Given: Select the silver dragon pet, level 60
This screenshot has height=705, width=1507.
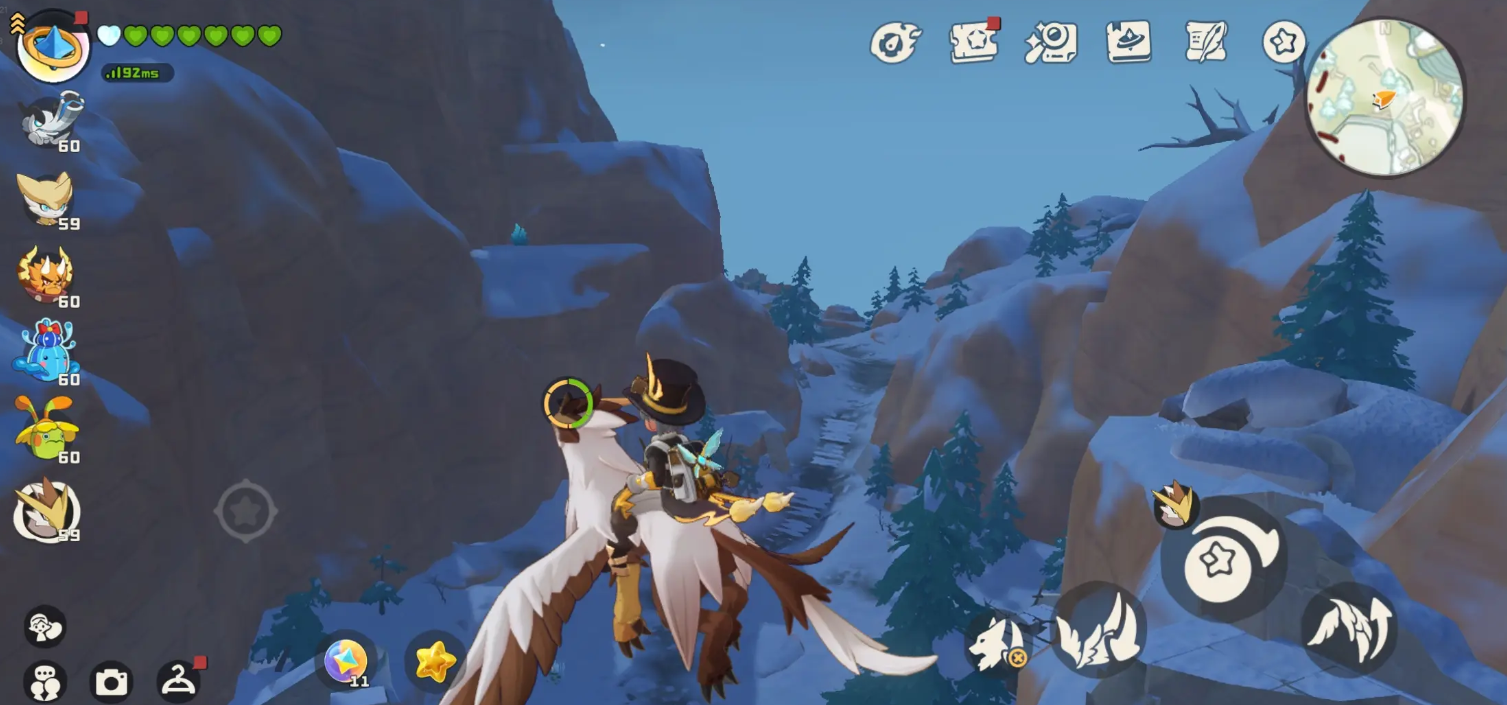Looking at the screenshot, I should (x=52, y=120).
